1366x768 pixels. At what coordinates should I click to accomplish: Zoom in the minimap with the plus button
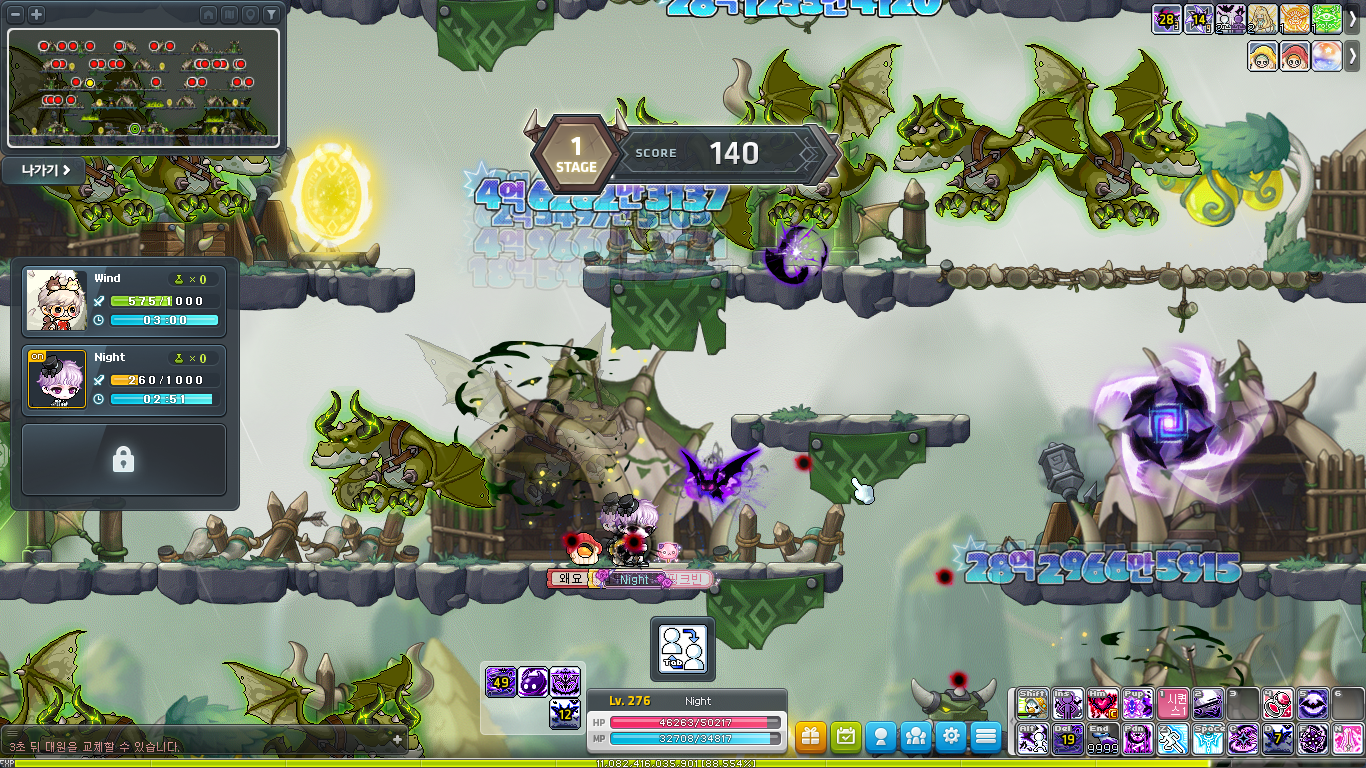36,14
